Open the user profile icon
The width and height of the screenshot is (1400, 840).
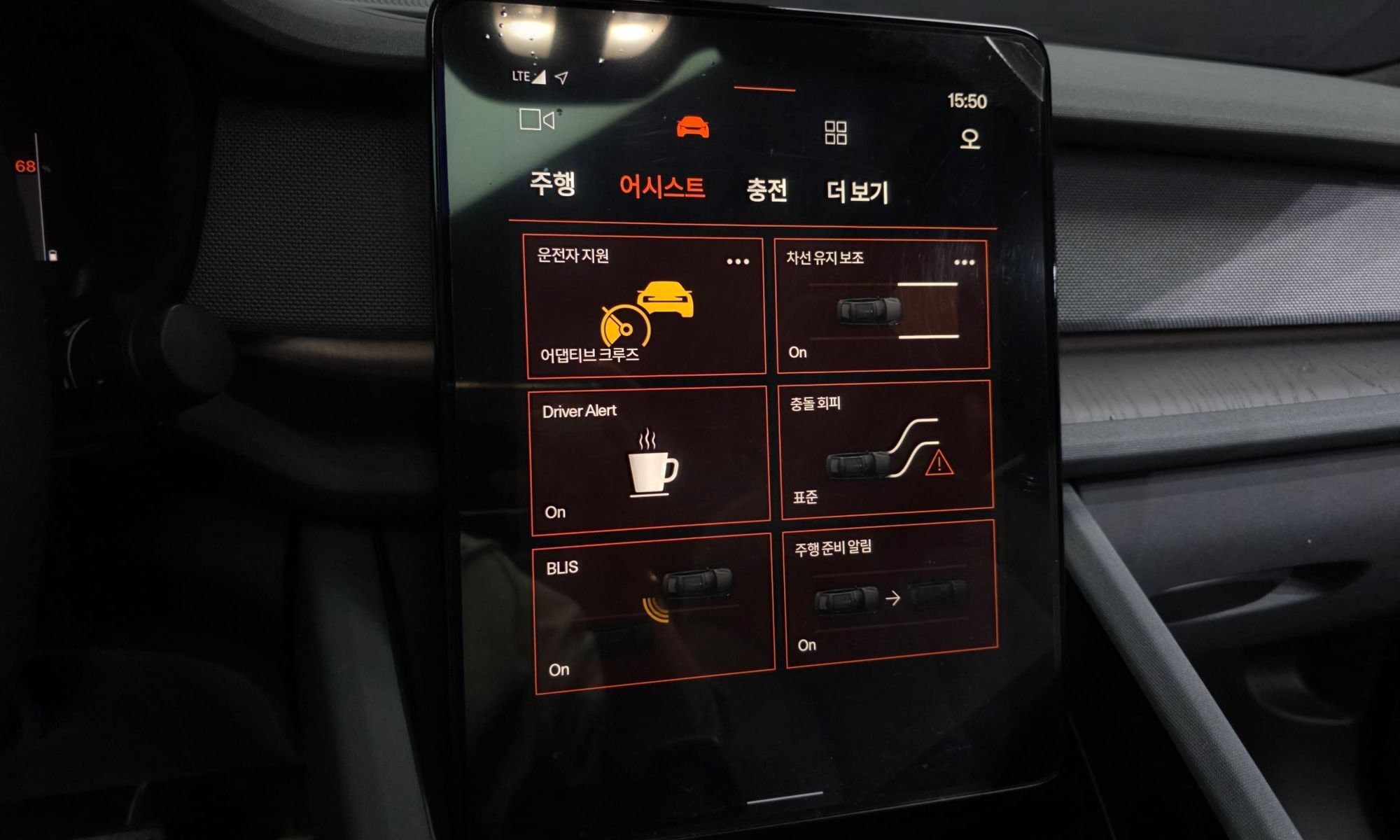(969, 139)
